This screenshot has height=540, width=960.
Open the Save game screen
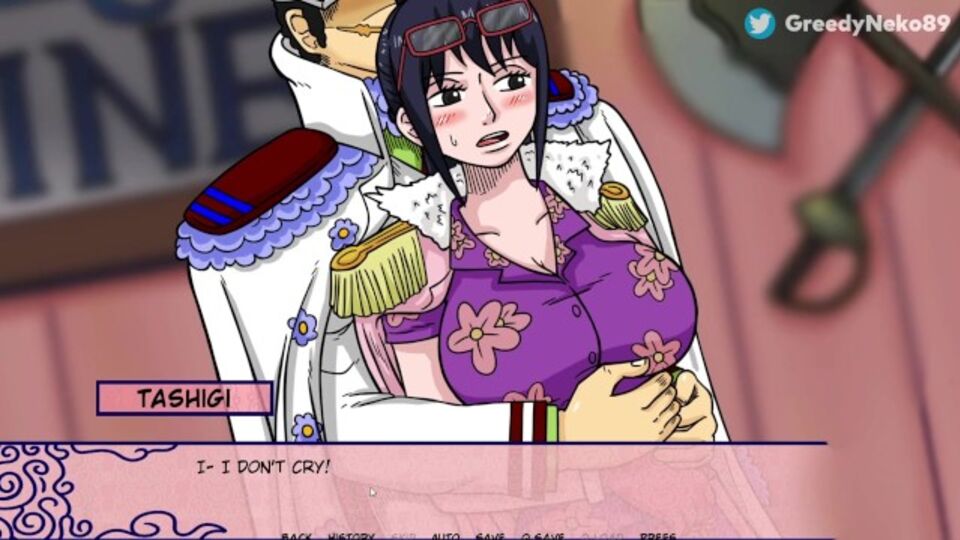click(x=490, y=536)
